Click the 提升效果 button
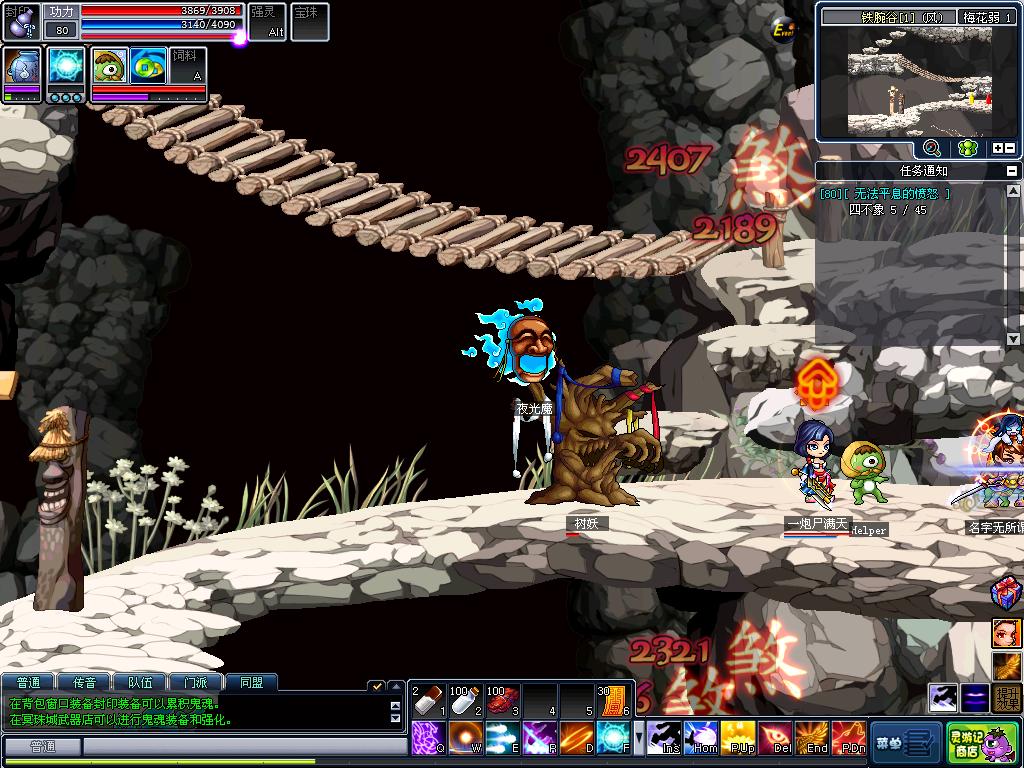The width and height of the screenshot is (1024, 768). (x=1008, y=698)
